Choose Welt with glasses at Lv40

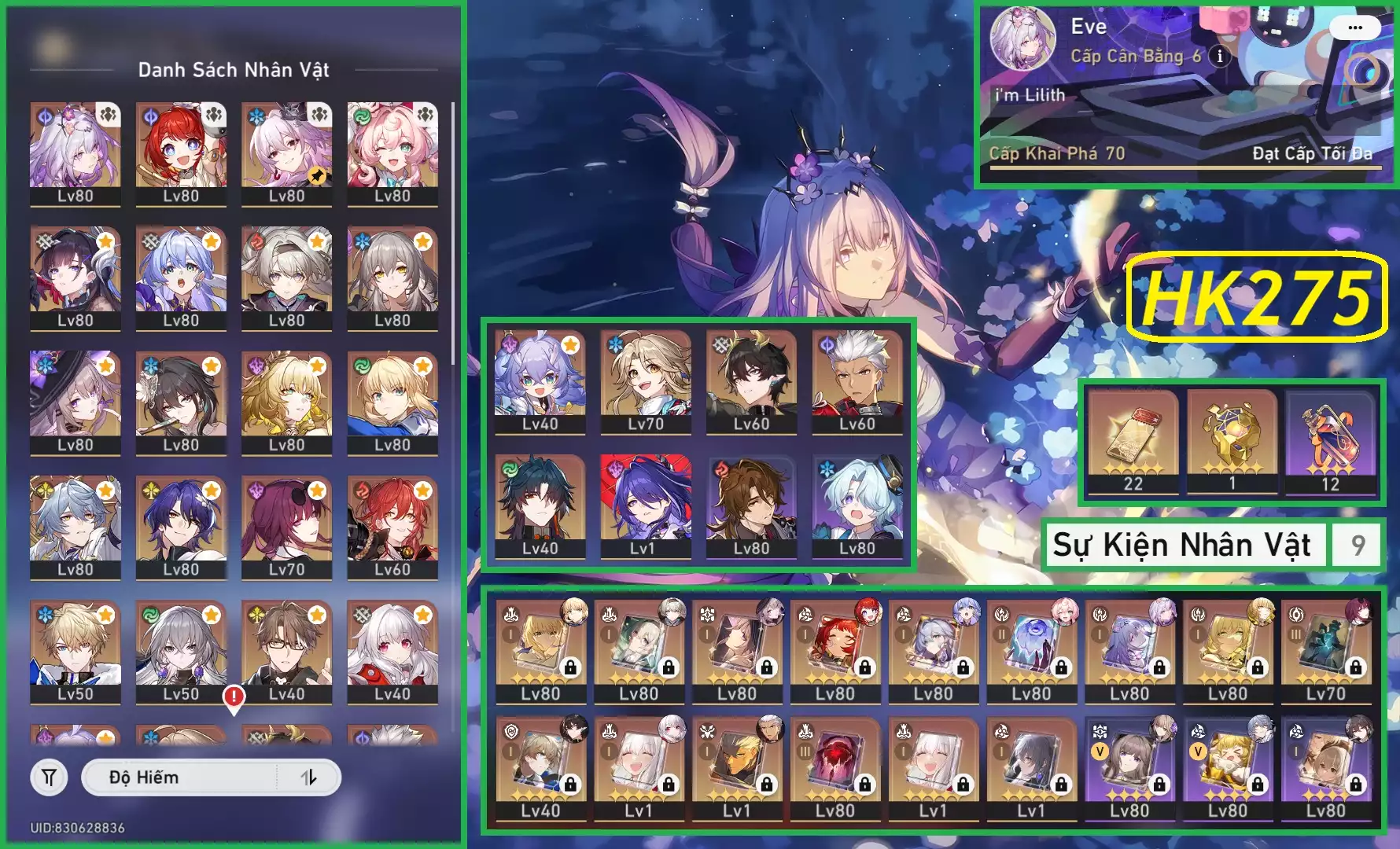coord(286,649)
